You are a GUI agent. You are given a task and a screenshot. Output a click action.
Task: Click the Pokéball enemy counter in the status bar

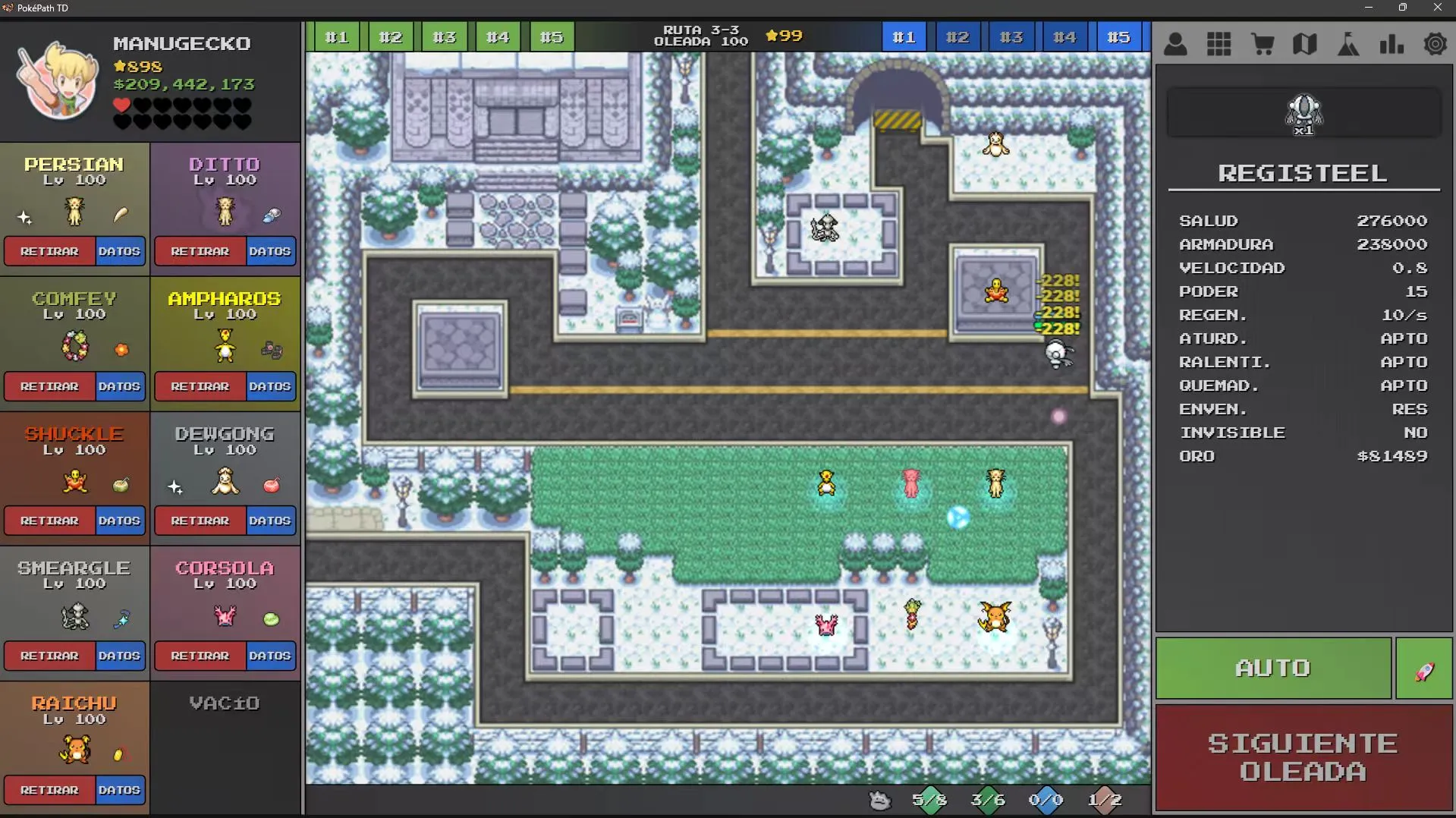point(879,799)
